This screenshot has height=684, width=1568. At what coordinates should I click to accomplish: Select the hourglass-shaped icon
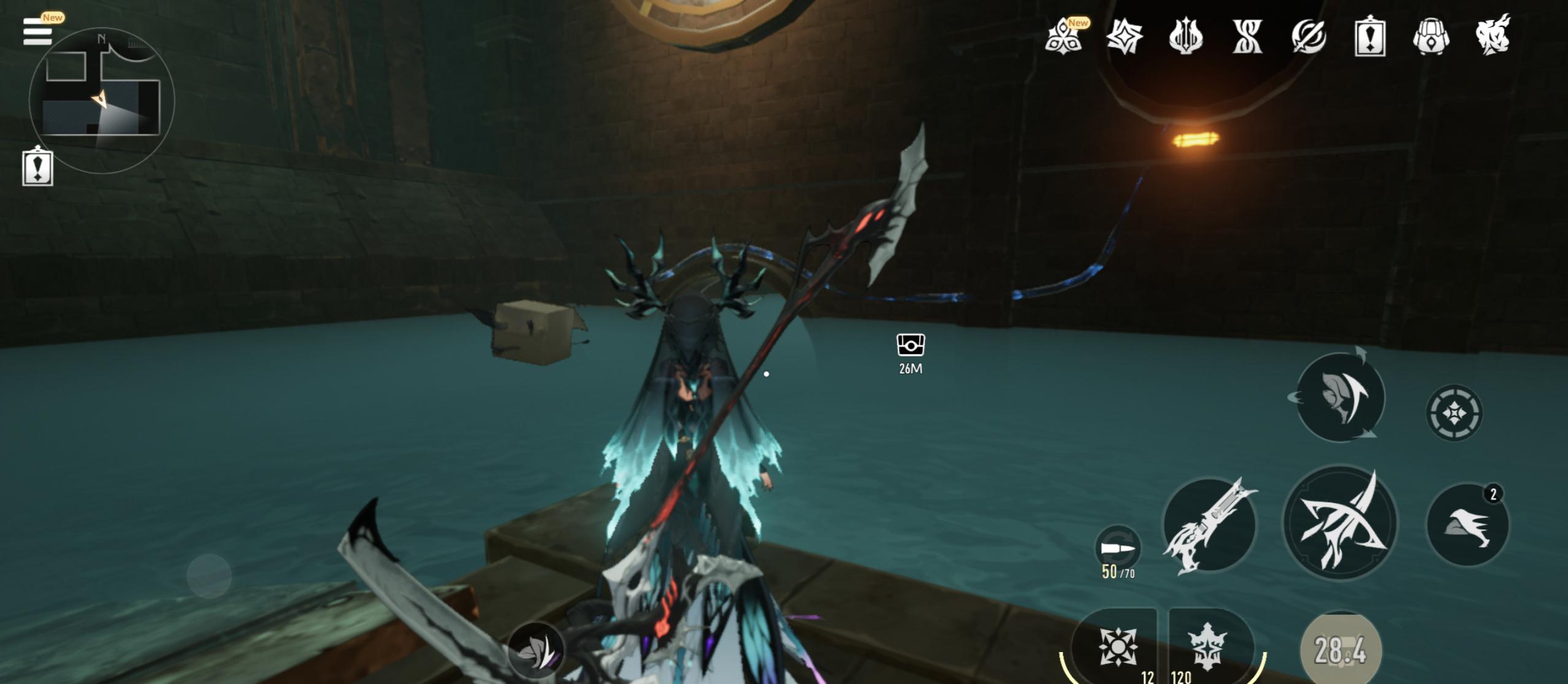(x=1247, y=37)
